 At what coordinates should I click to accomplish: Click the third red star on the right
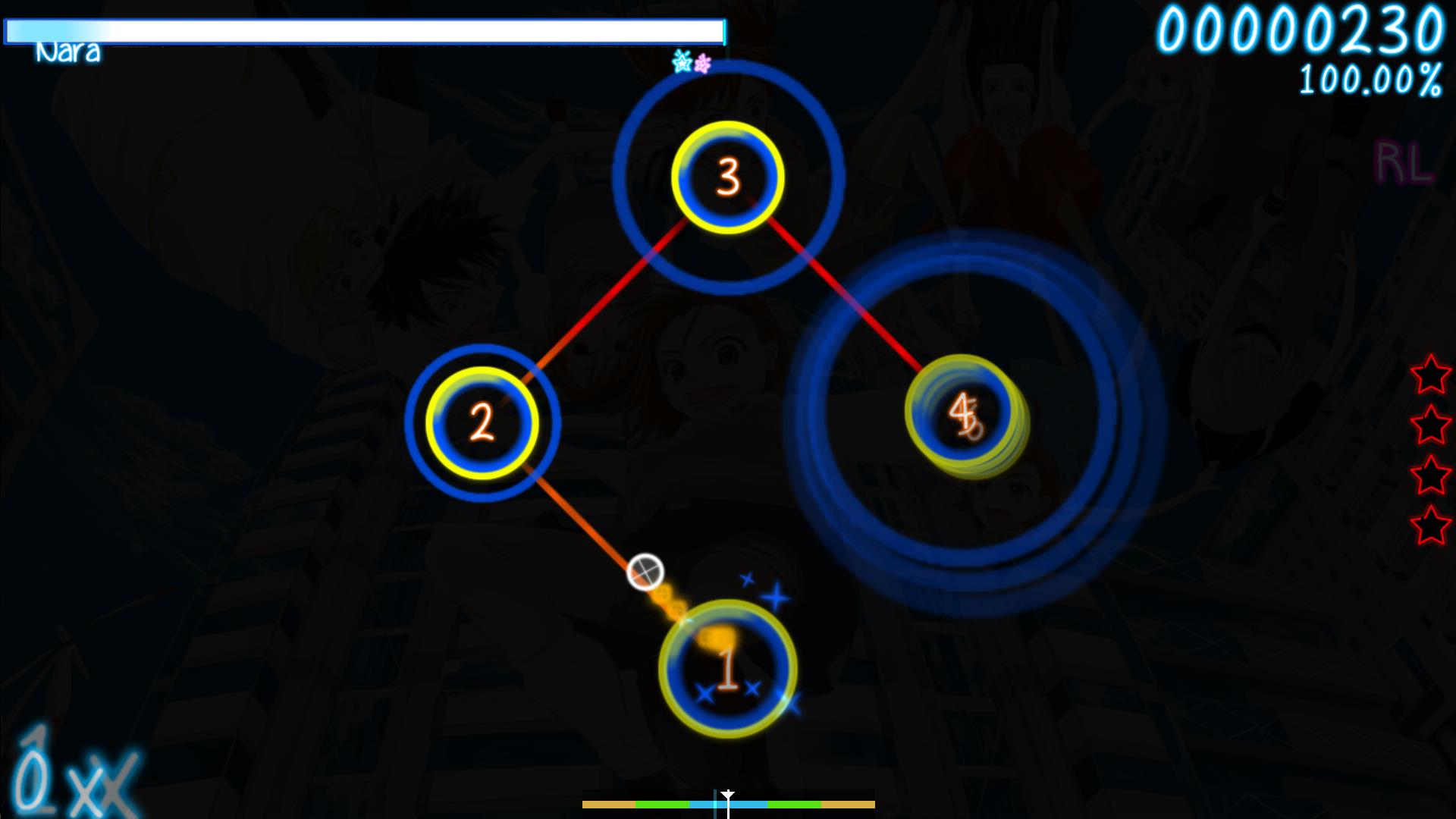pos(1429,473)
